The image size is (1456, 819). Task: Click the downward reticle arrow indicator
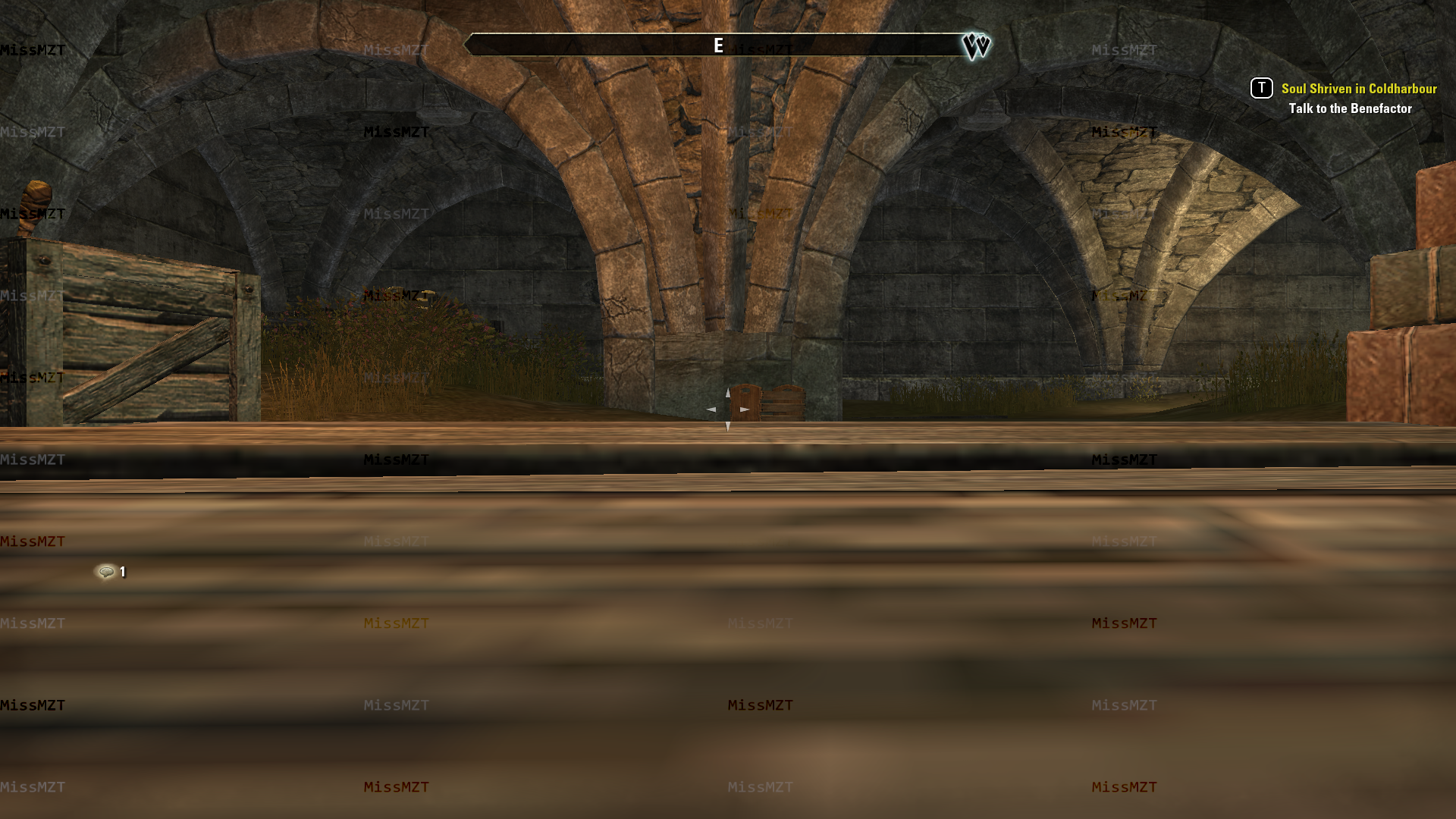(x=728, y=427)
